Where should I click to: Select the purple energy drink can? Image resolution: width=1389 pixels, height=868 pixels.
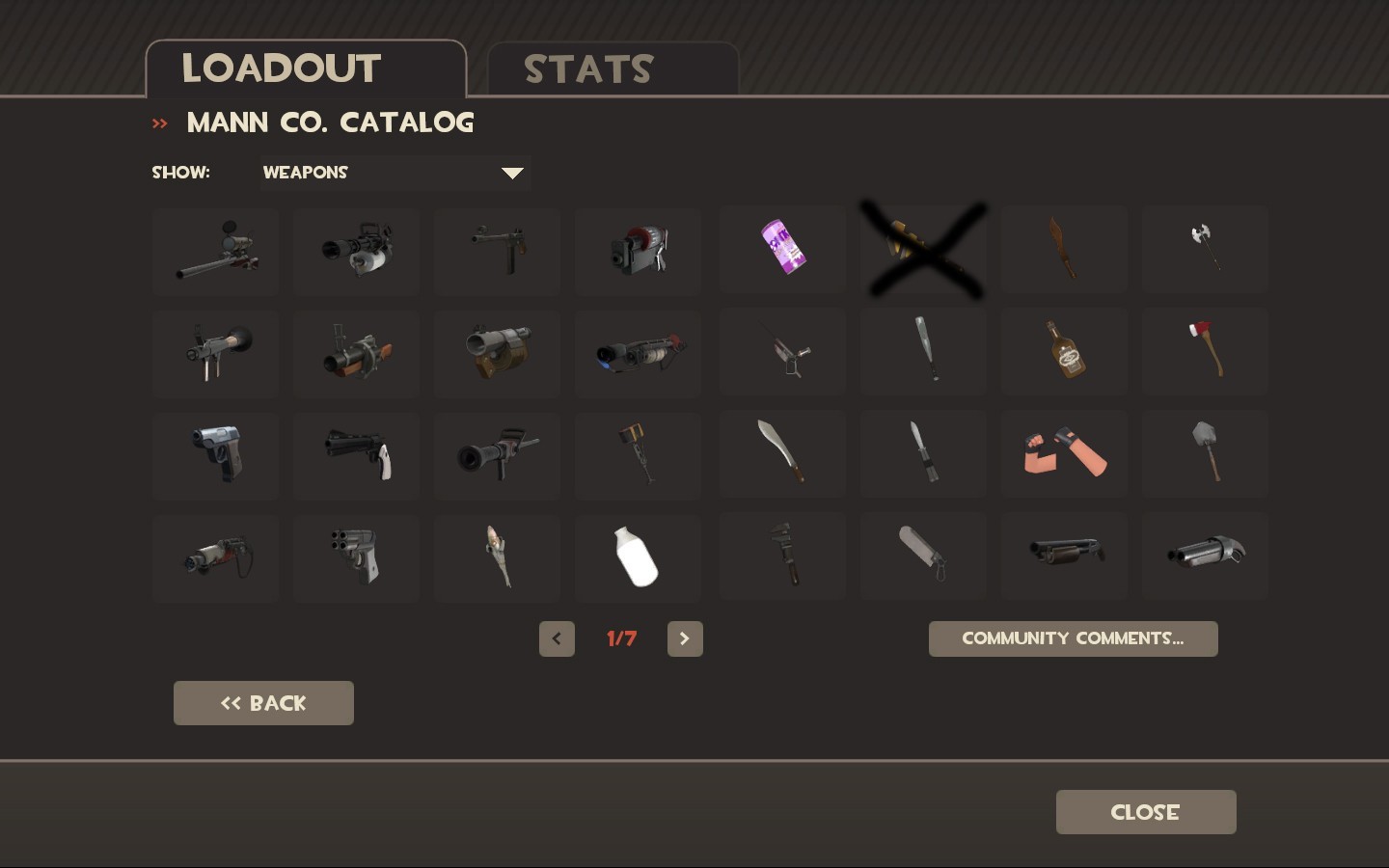[782, 249]
